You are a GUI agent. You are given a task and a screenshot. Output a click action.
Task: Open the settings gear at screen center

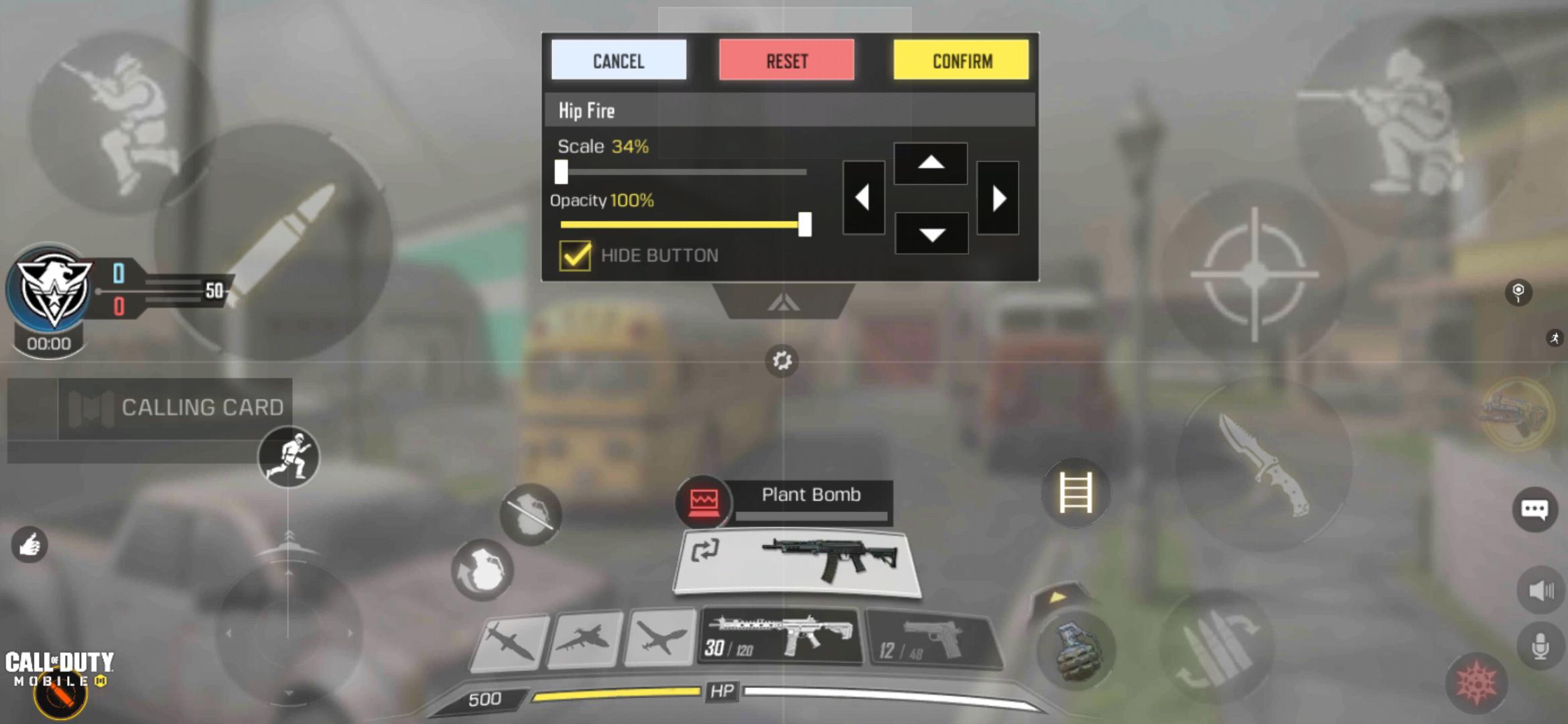tap(781, 361)
